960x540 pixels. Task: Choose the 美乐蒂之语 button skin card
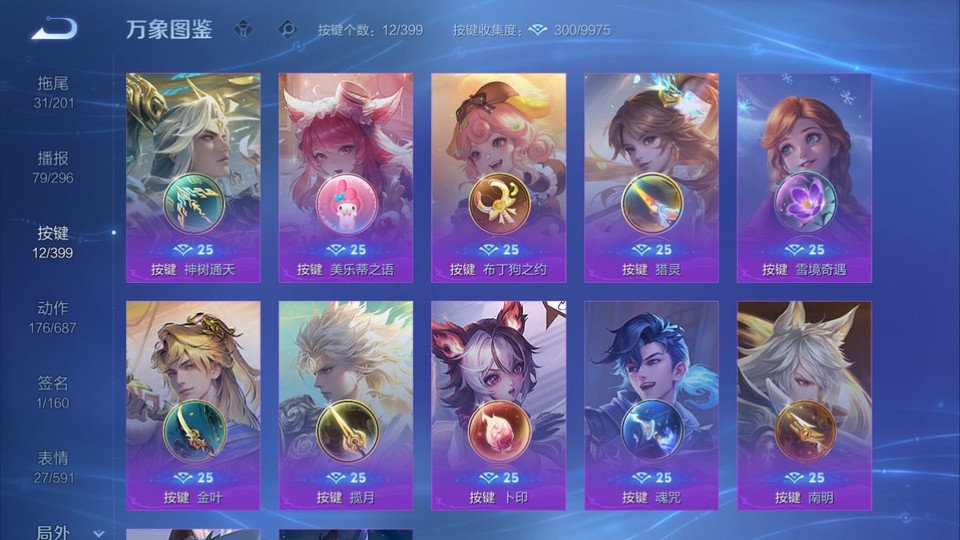click(346, 177)
